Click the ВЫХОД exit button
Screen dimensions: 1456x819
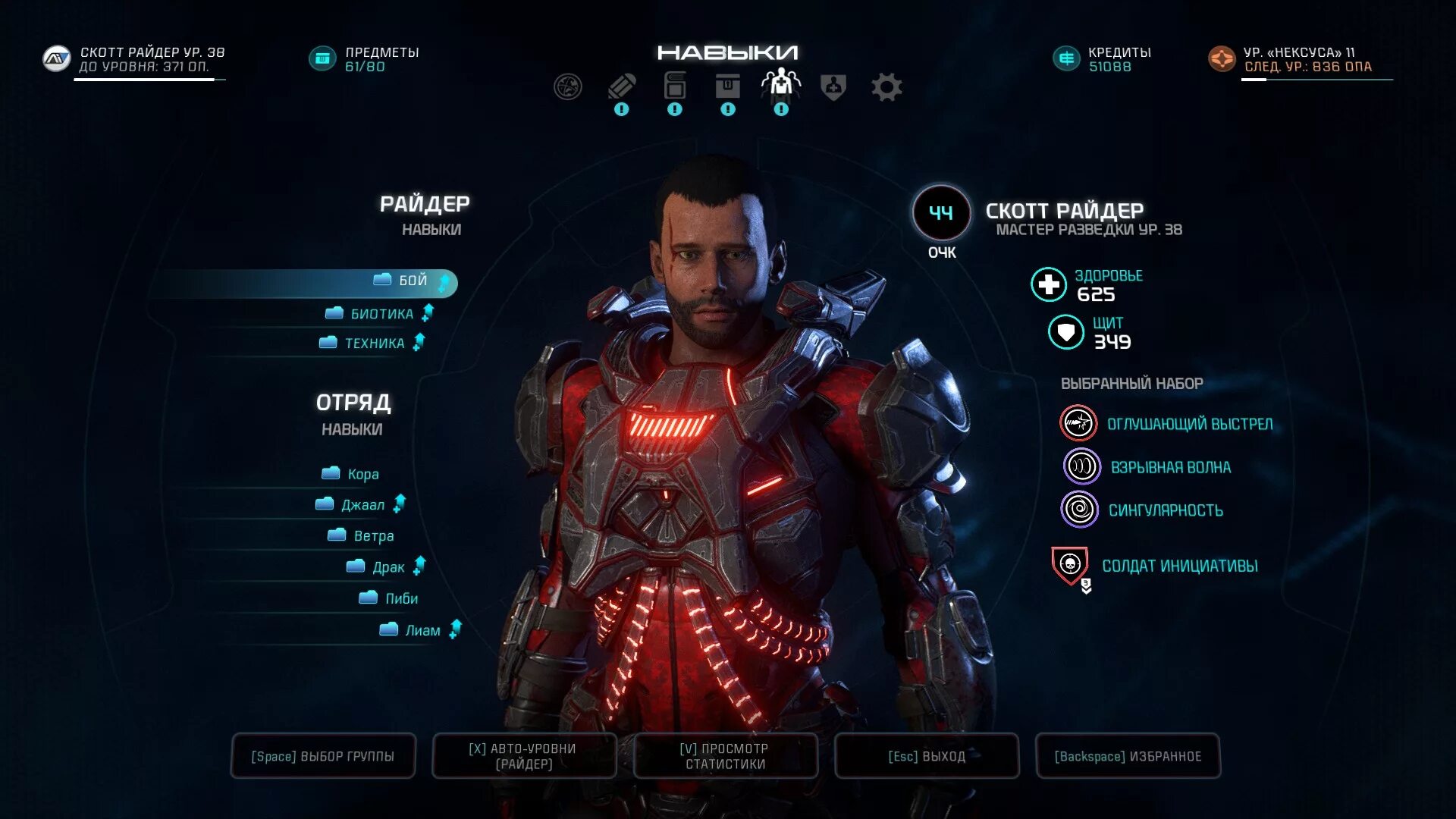point(926,756)
